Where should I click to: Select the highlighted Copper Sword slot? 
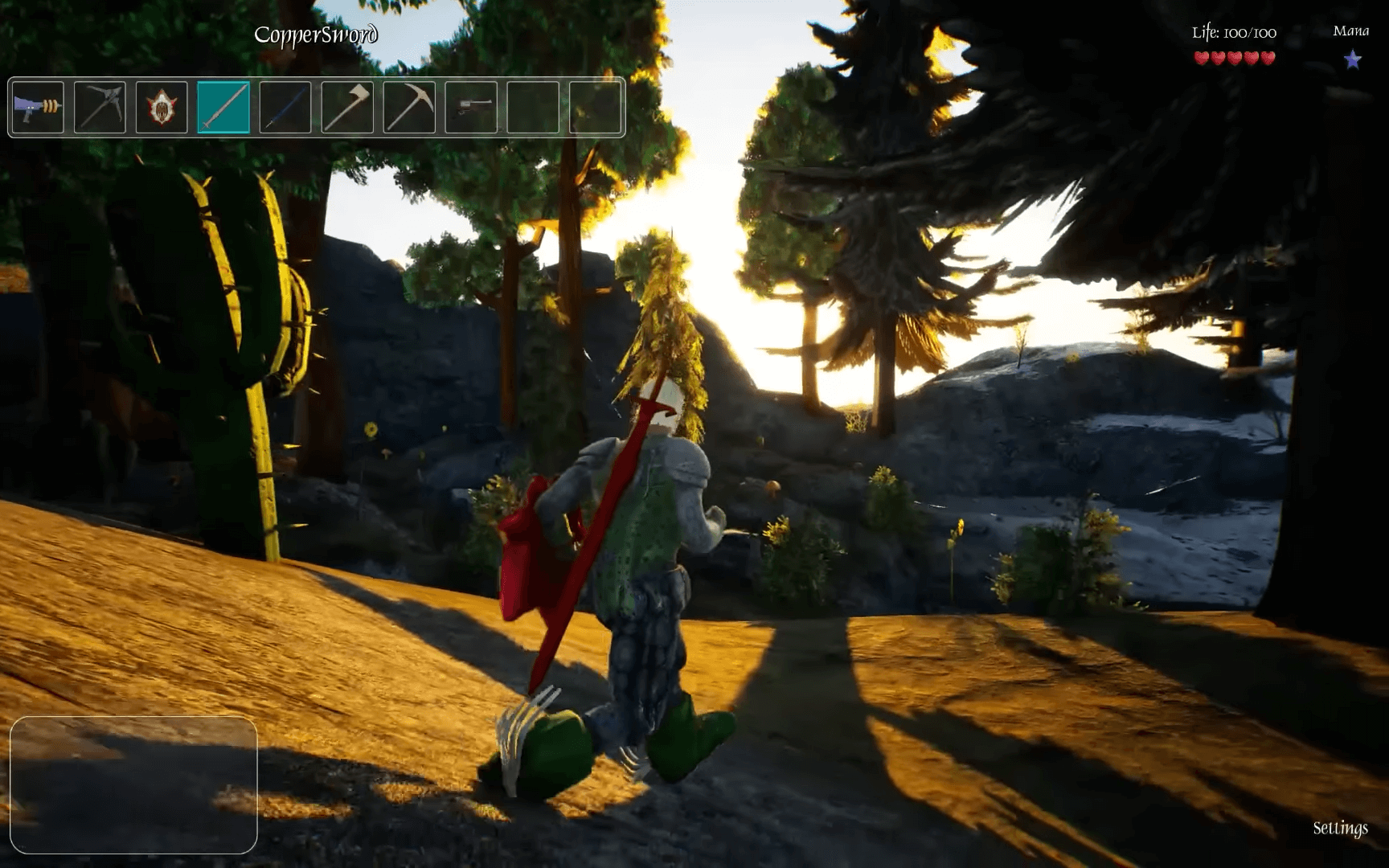pyautogui.click(x=223, y=107)
